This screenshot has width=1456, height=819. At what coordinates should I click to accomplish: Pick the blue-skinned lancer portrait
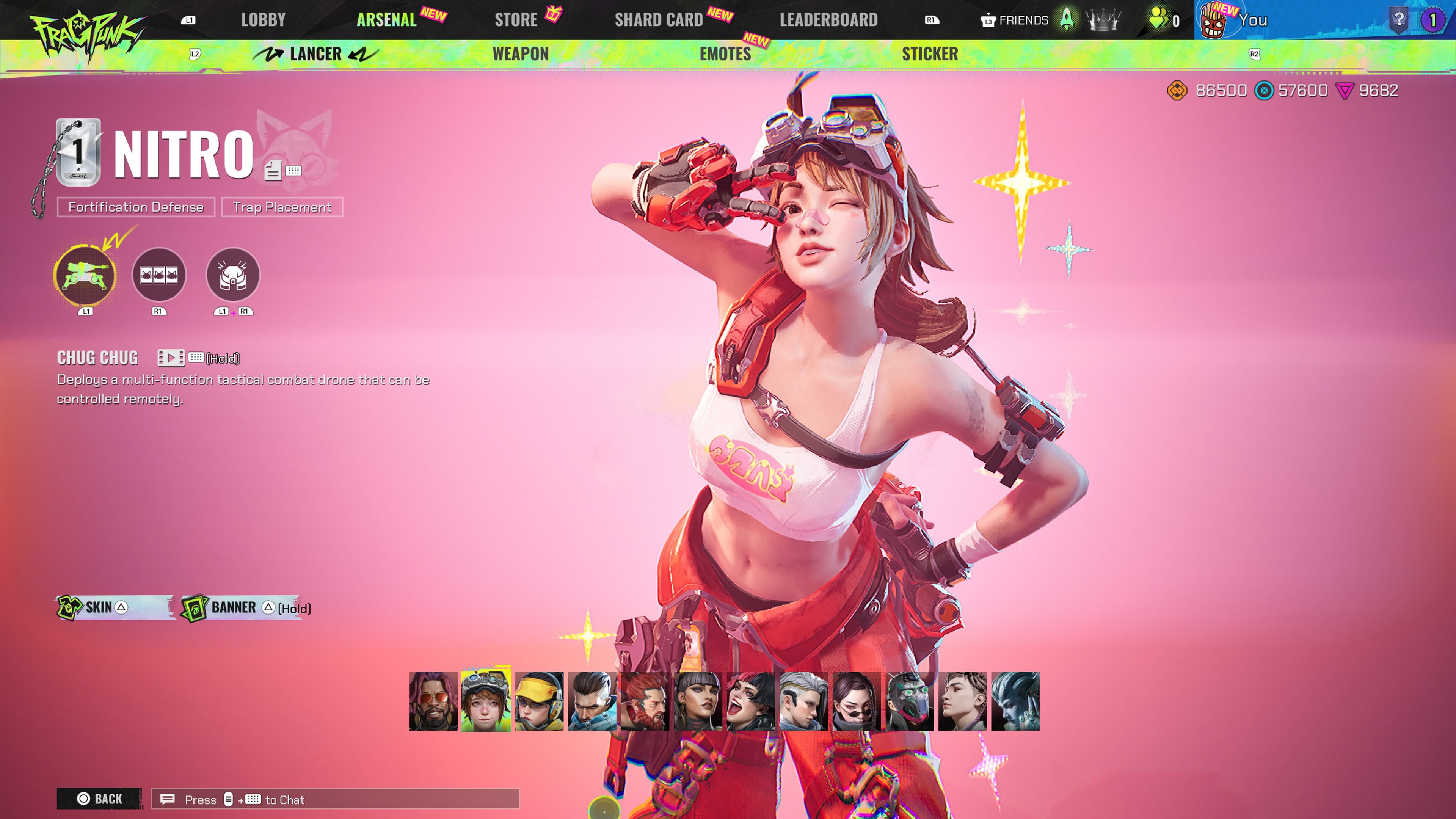point(1015,701)
